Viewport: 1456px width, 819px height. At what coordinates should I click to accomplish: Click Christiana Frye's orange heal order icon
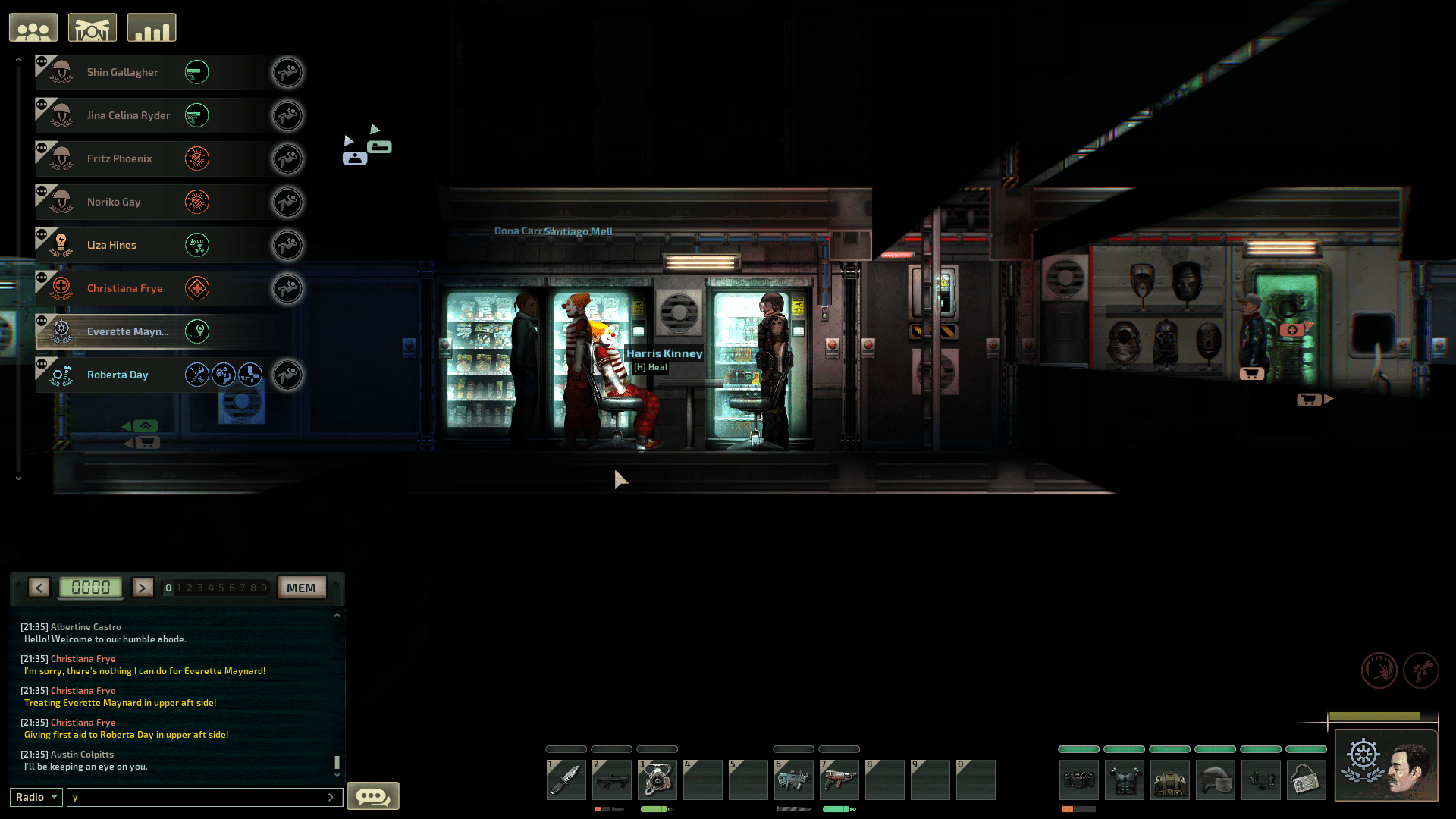[197, 288]
